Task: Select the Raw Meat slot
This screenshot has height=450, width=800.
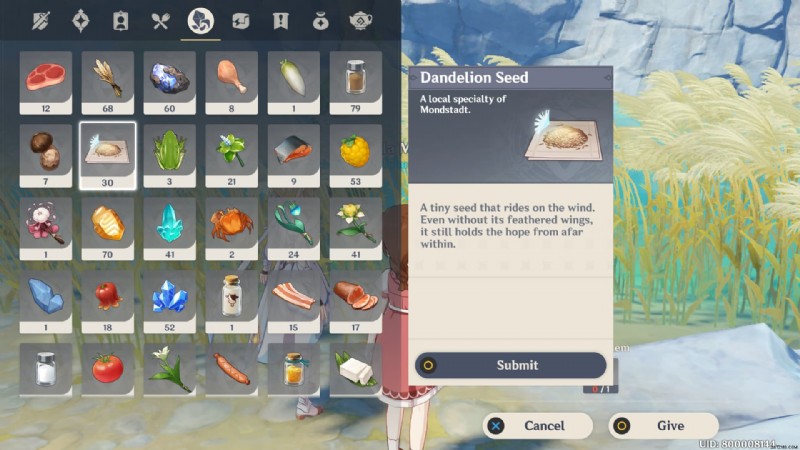Action: [x=45, y=77]
